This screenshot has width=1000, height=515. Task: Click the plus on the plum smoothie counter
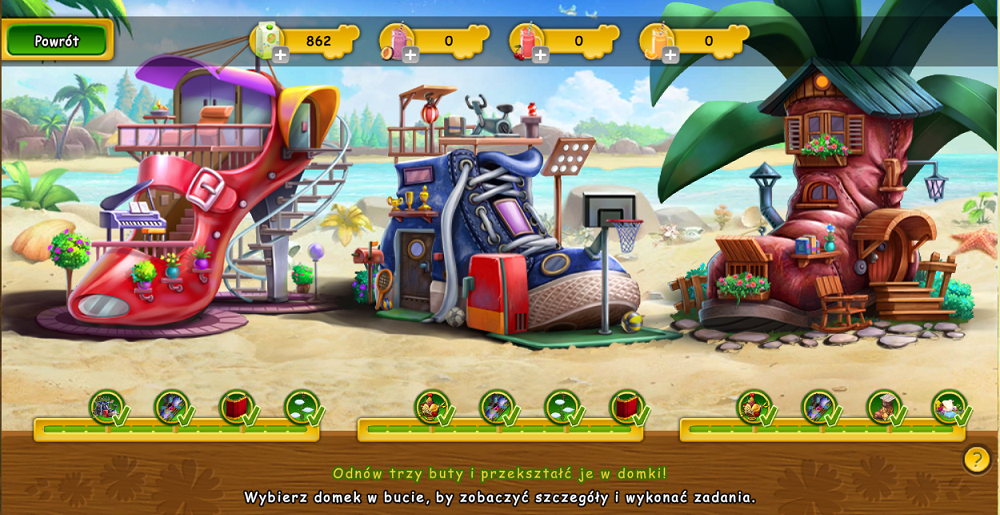411,54
